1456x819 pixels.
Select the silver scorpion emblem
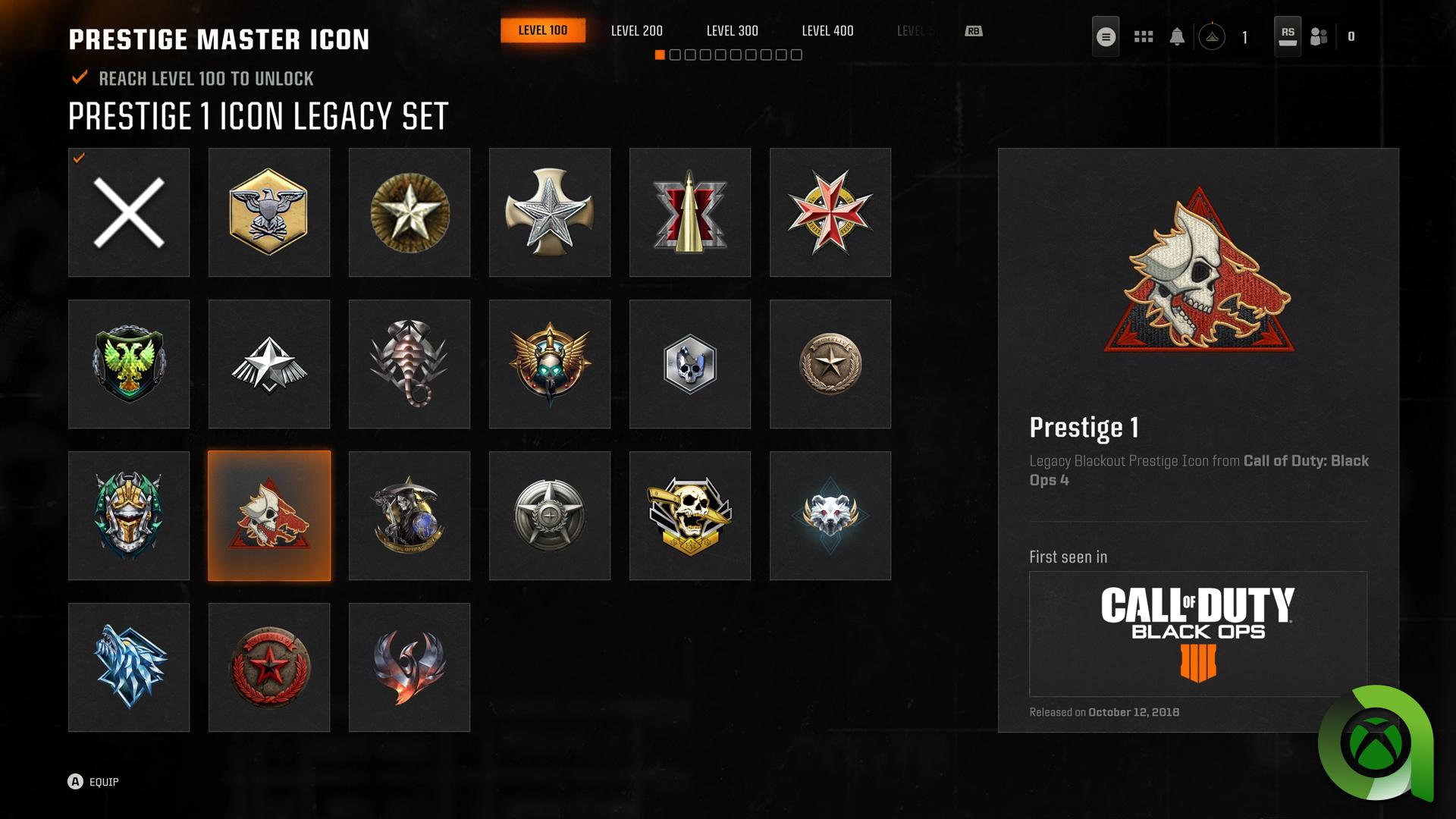(x=409, y=363)
